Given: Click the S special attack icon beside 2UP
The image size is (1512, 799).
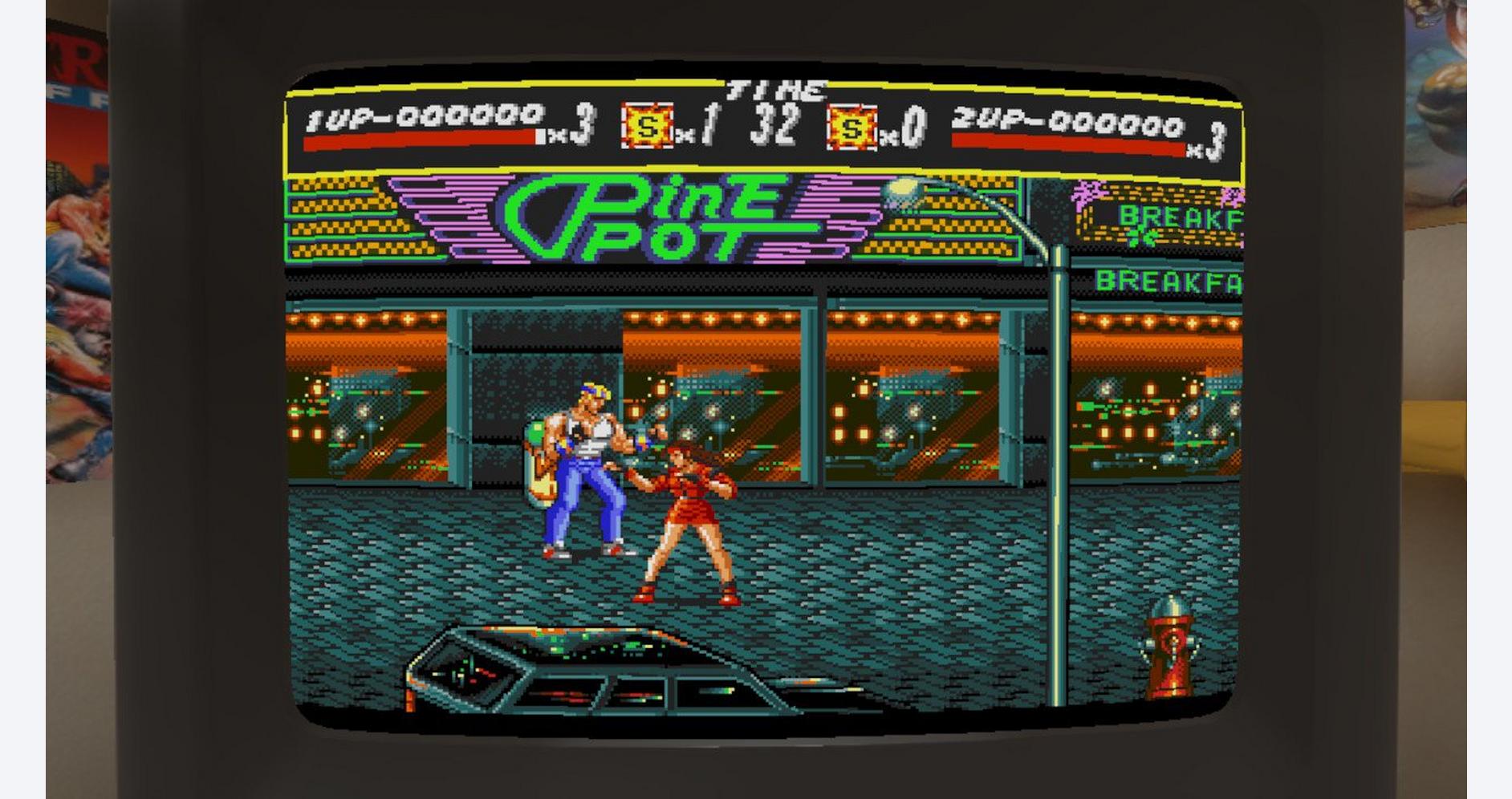Looking at the screenshot, I should (853, 128).
